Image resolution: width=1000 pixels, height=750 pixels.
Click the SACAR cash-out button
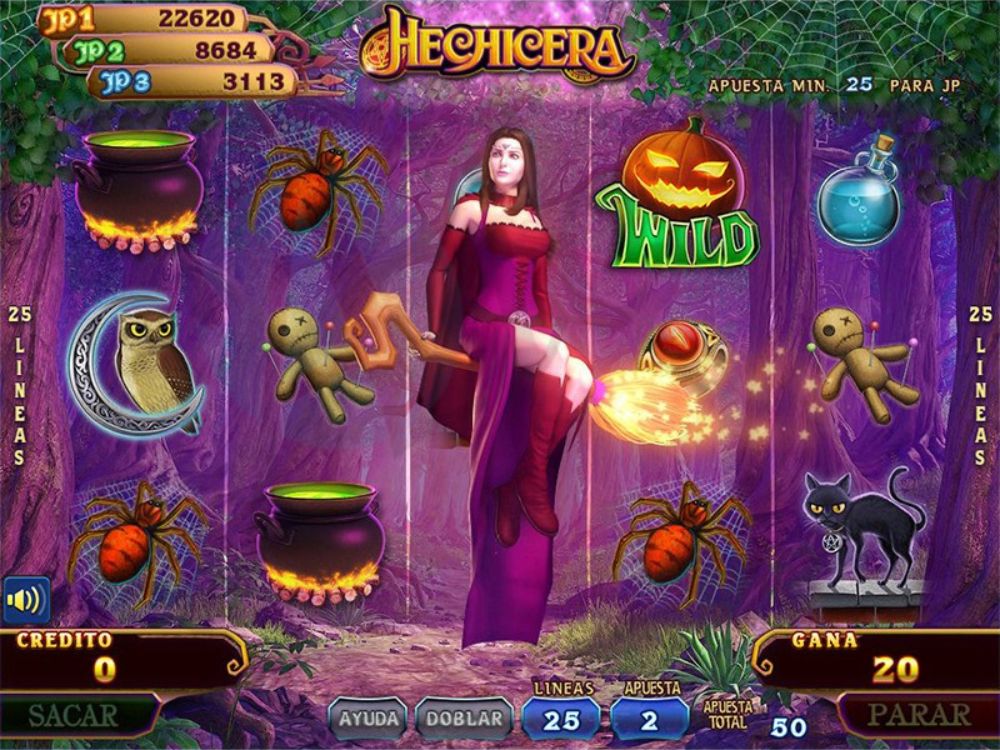(x=73, y=715)
